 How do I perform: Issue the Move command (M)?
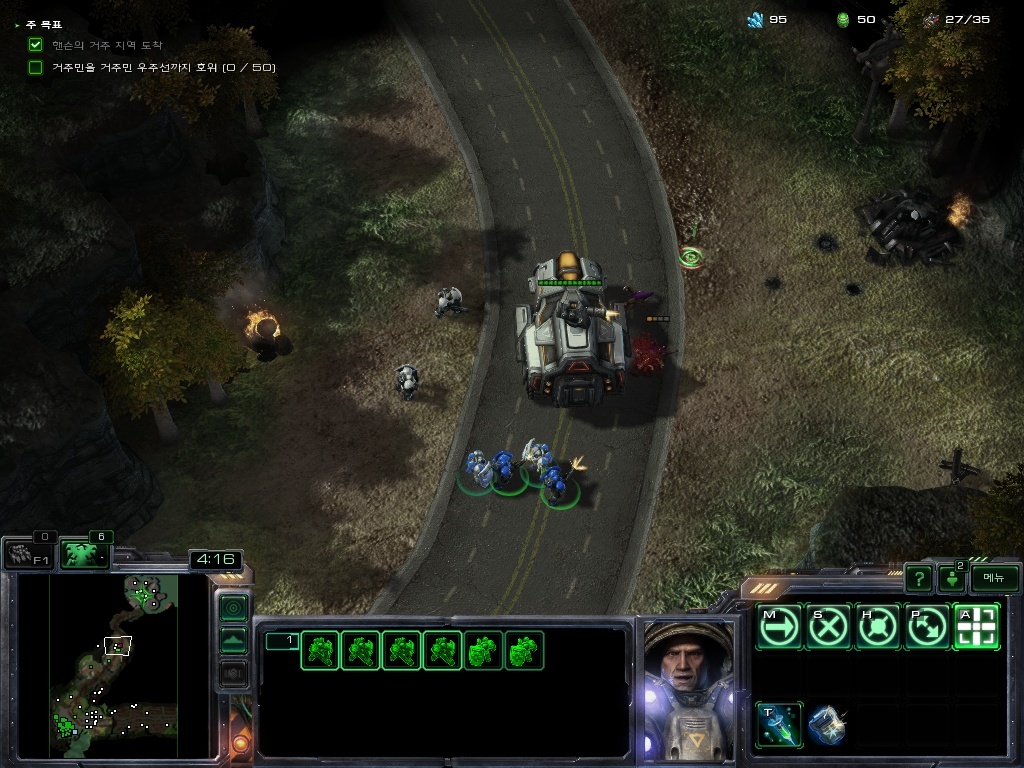(x=779, y=627)
